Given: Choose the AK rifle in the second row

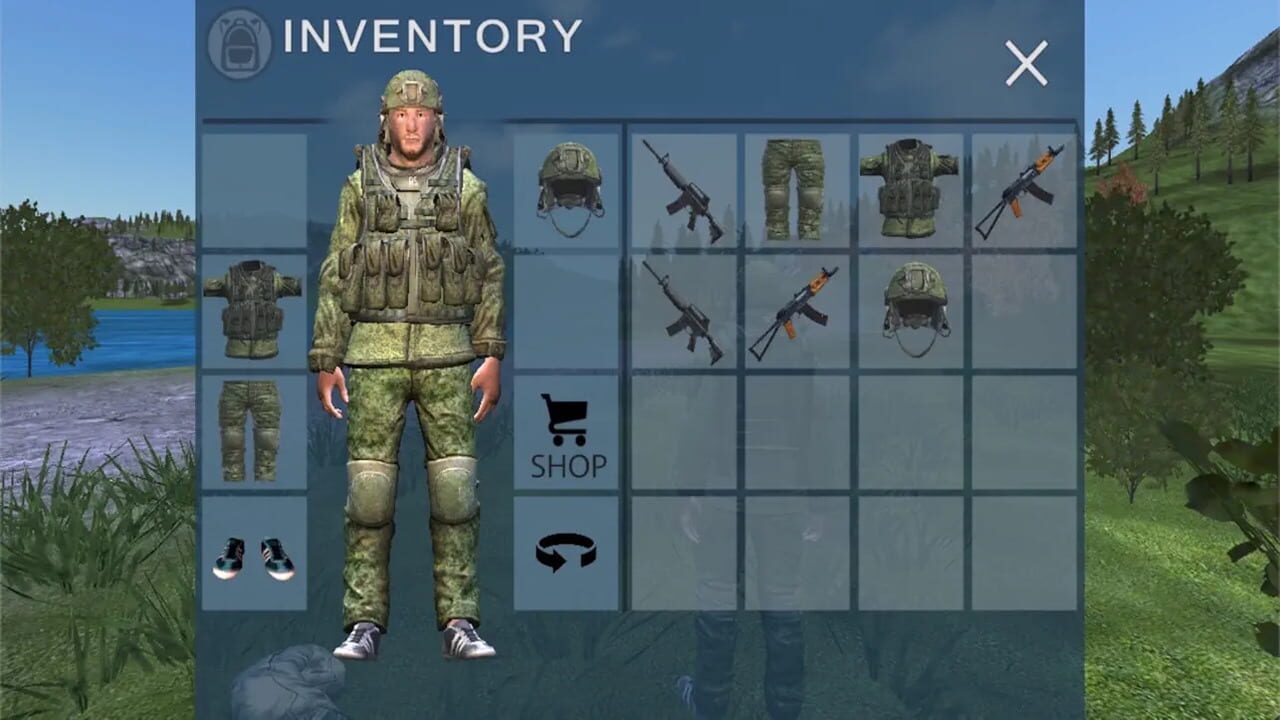Looking at the screenshot, I should (x=795, y=312).
